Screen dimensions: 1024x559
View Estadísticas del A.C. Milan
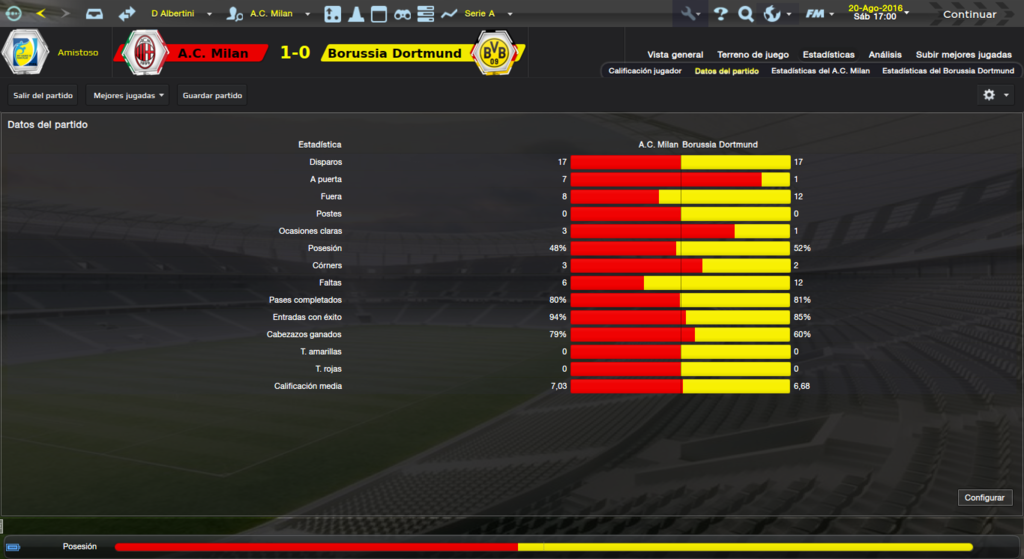pos(820,71)
